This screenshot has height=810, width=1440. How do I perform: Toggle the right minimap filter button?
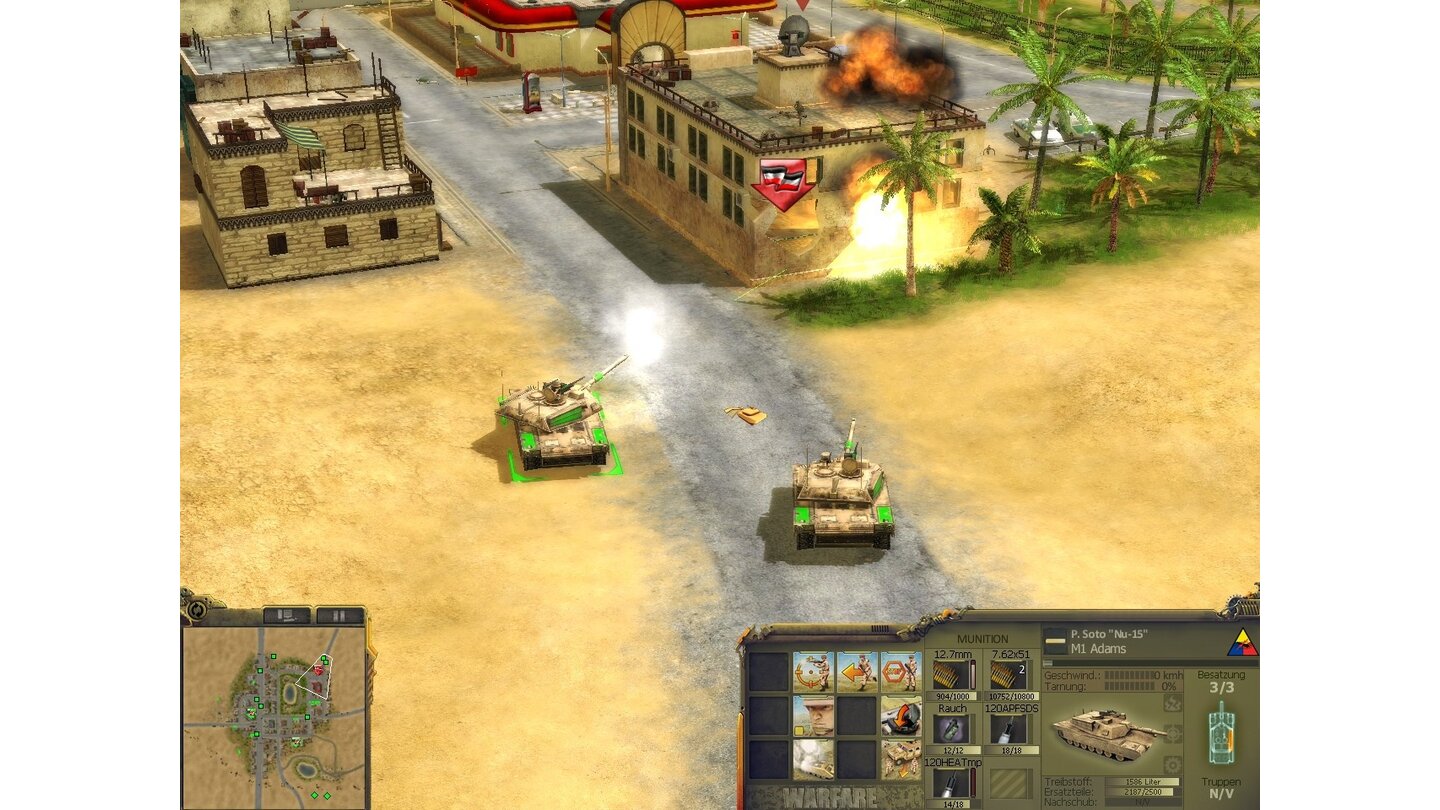point(339,614)
